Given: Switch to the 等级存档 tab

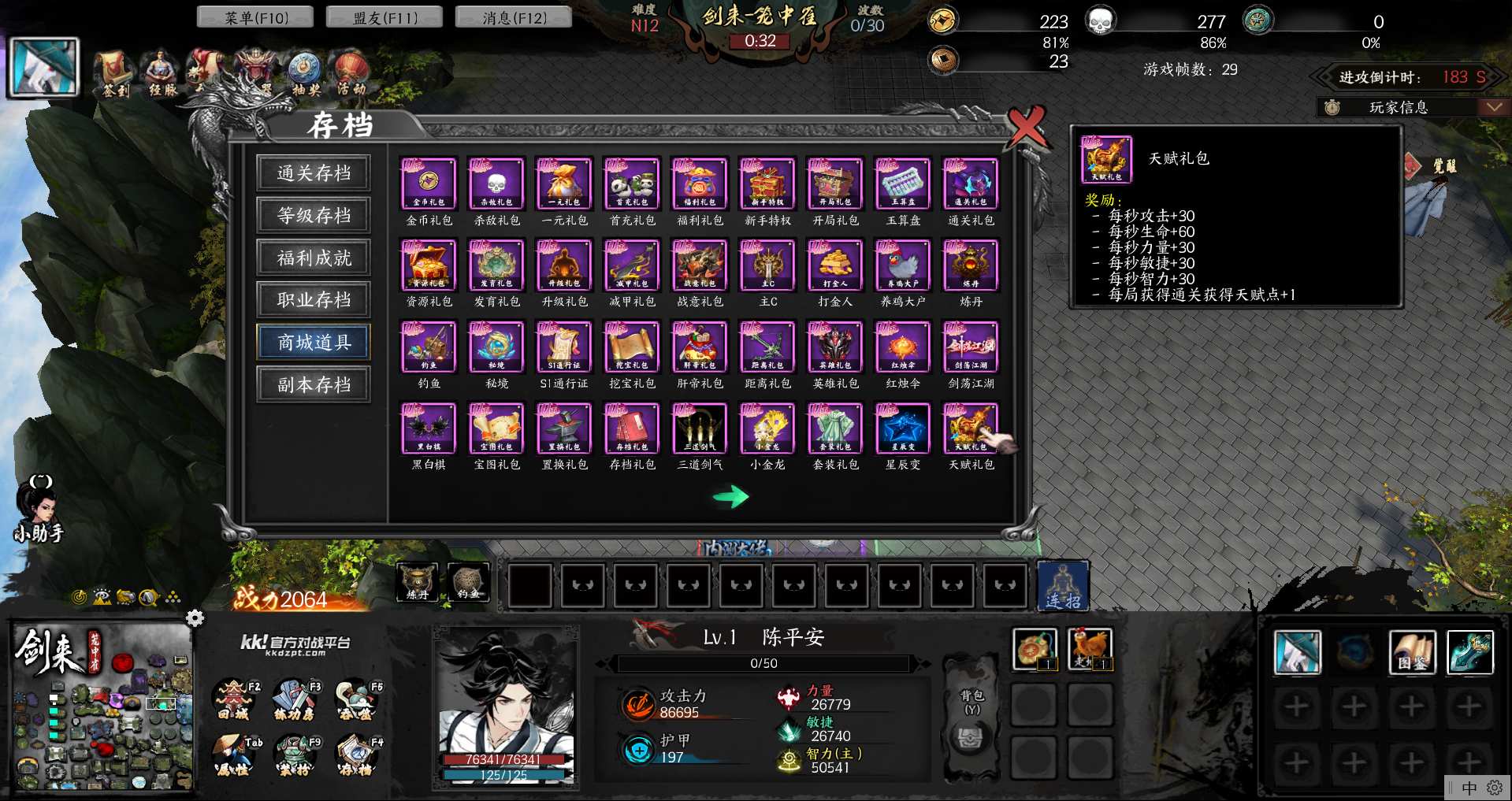Looking at the screenshot, I should tap(314, 216).
